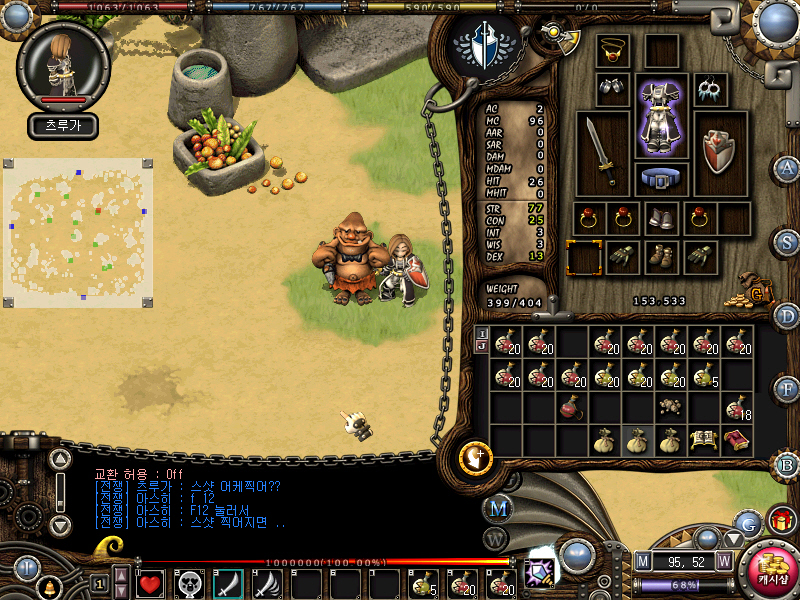Click the minimap panel
Screen dimensions: 800x600
click(x=78, y=232)
